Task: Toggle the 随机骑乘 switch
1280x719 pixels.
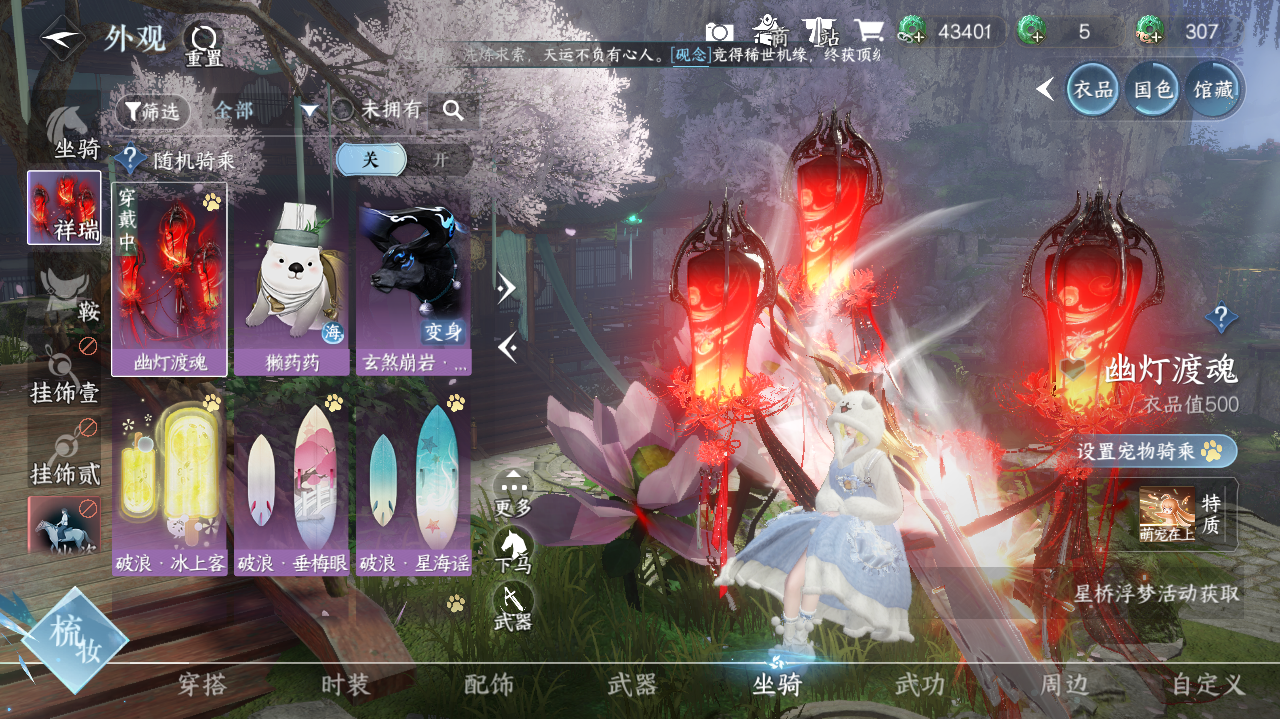Action: click(403, 160)
